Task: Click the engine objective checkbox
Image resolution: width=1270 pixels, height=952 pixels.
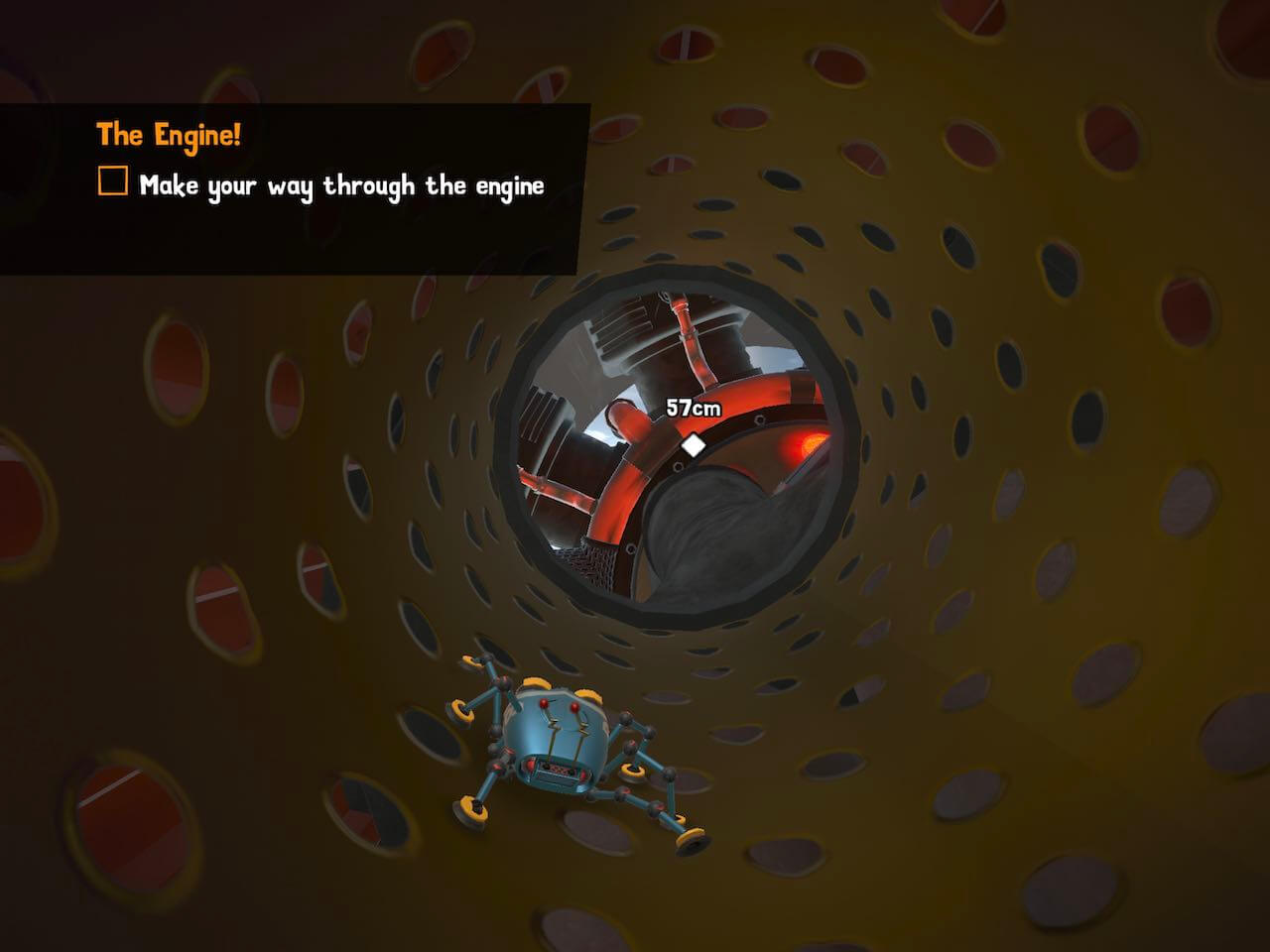Action: (113, 181)
